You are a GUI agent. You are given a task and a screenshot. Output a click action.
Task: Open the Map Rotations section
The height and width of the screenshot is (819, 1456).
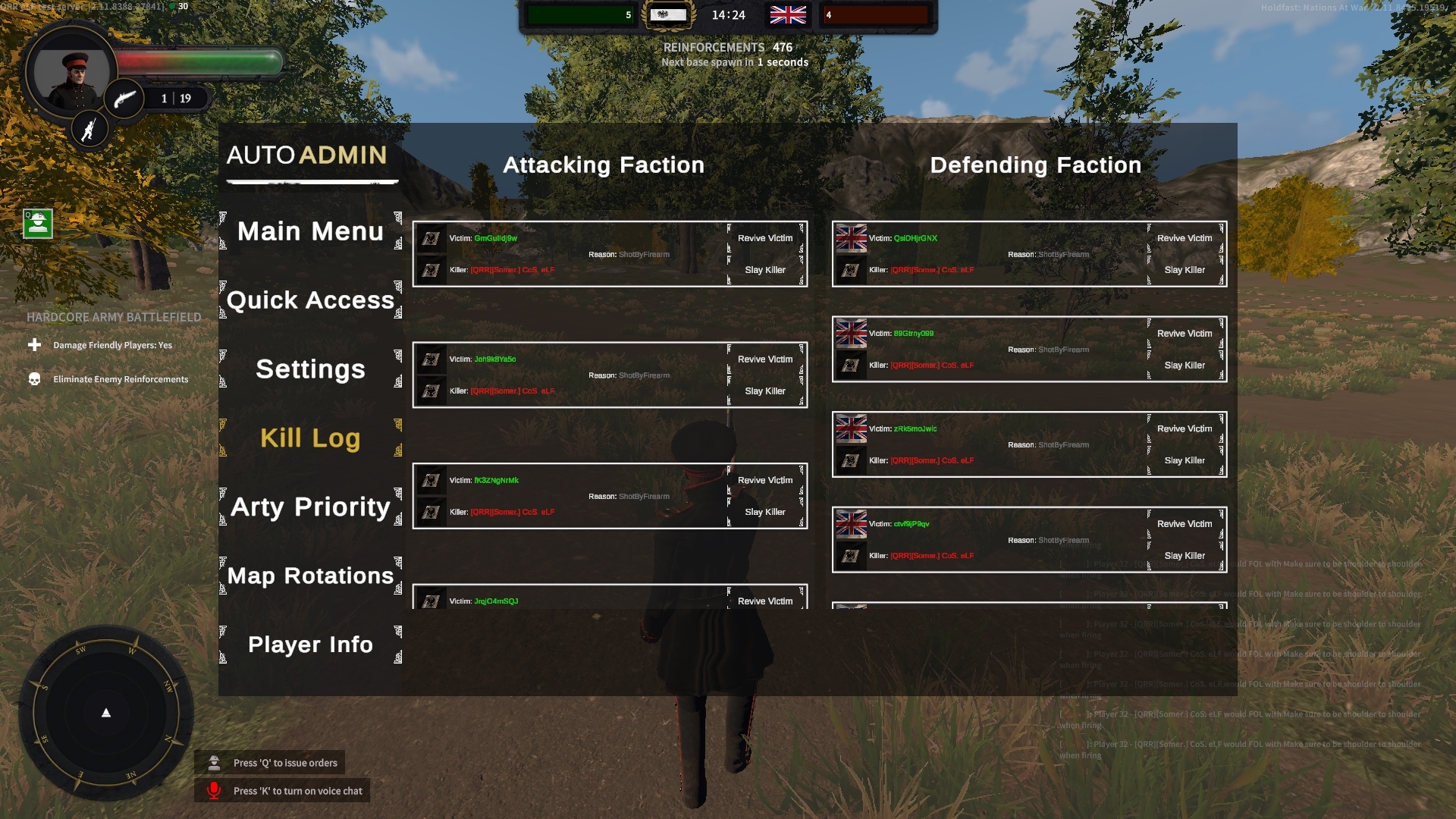310,576
